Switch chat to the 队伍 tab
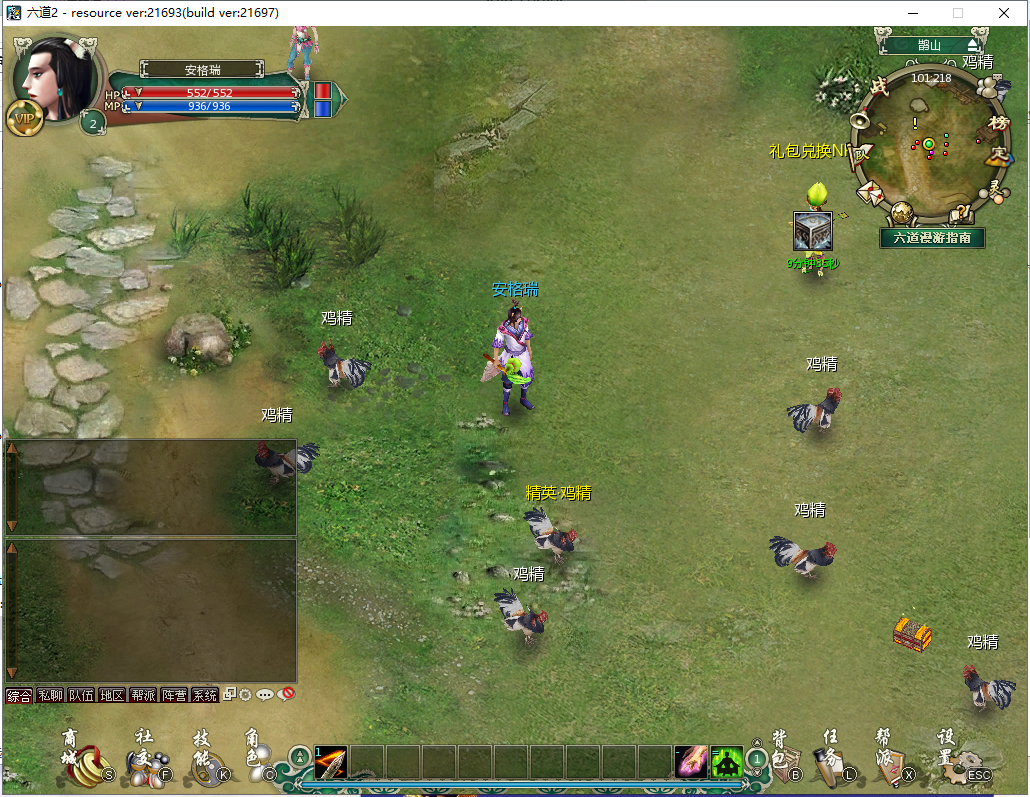1030x797 pixels. (x=81, y=695)
